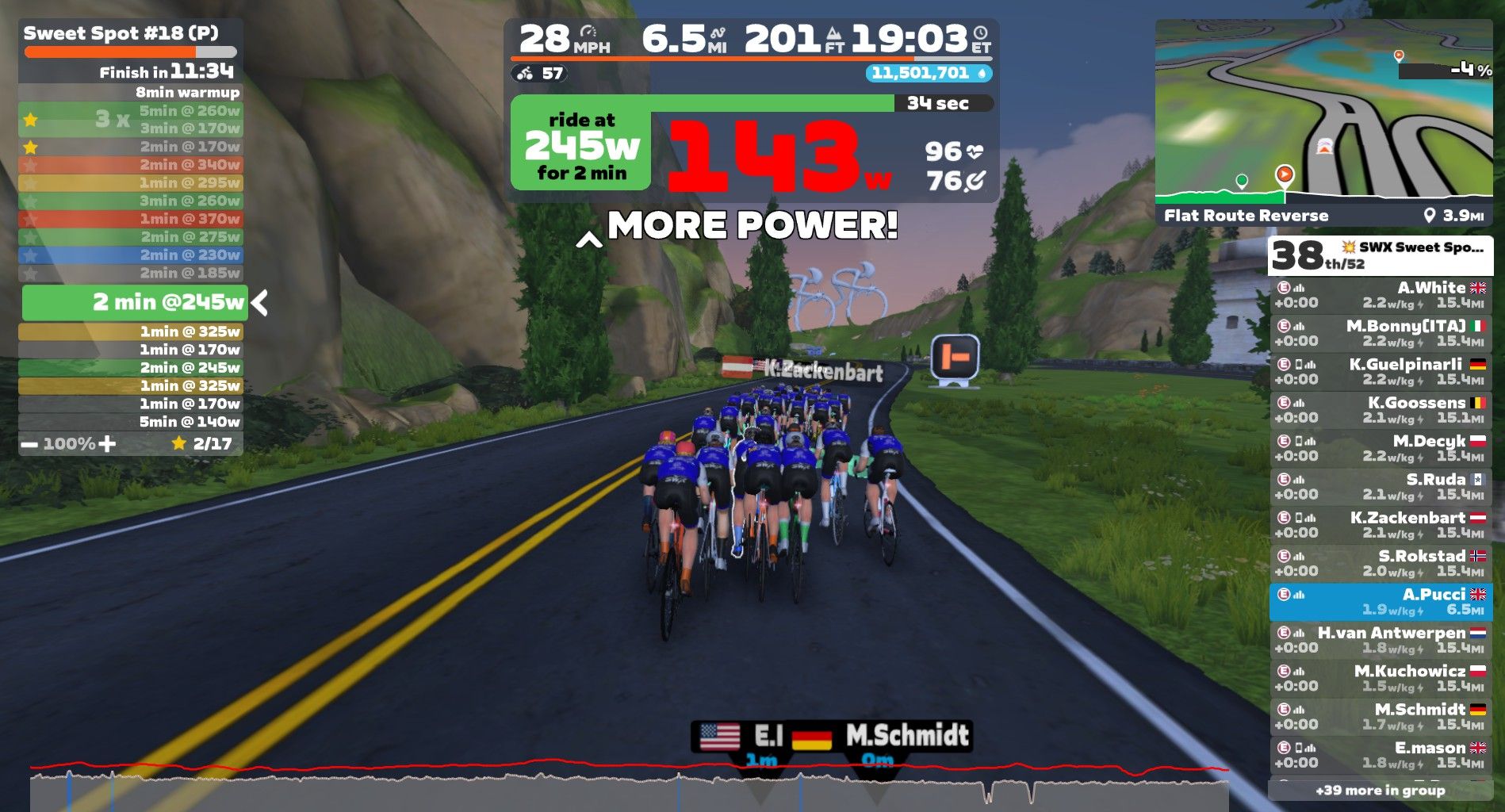Screen dimensions: 1505x812
Task: Select E.mason rider row
Action: [1380, 755]
